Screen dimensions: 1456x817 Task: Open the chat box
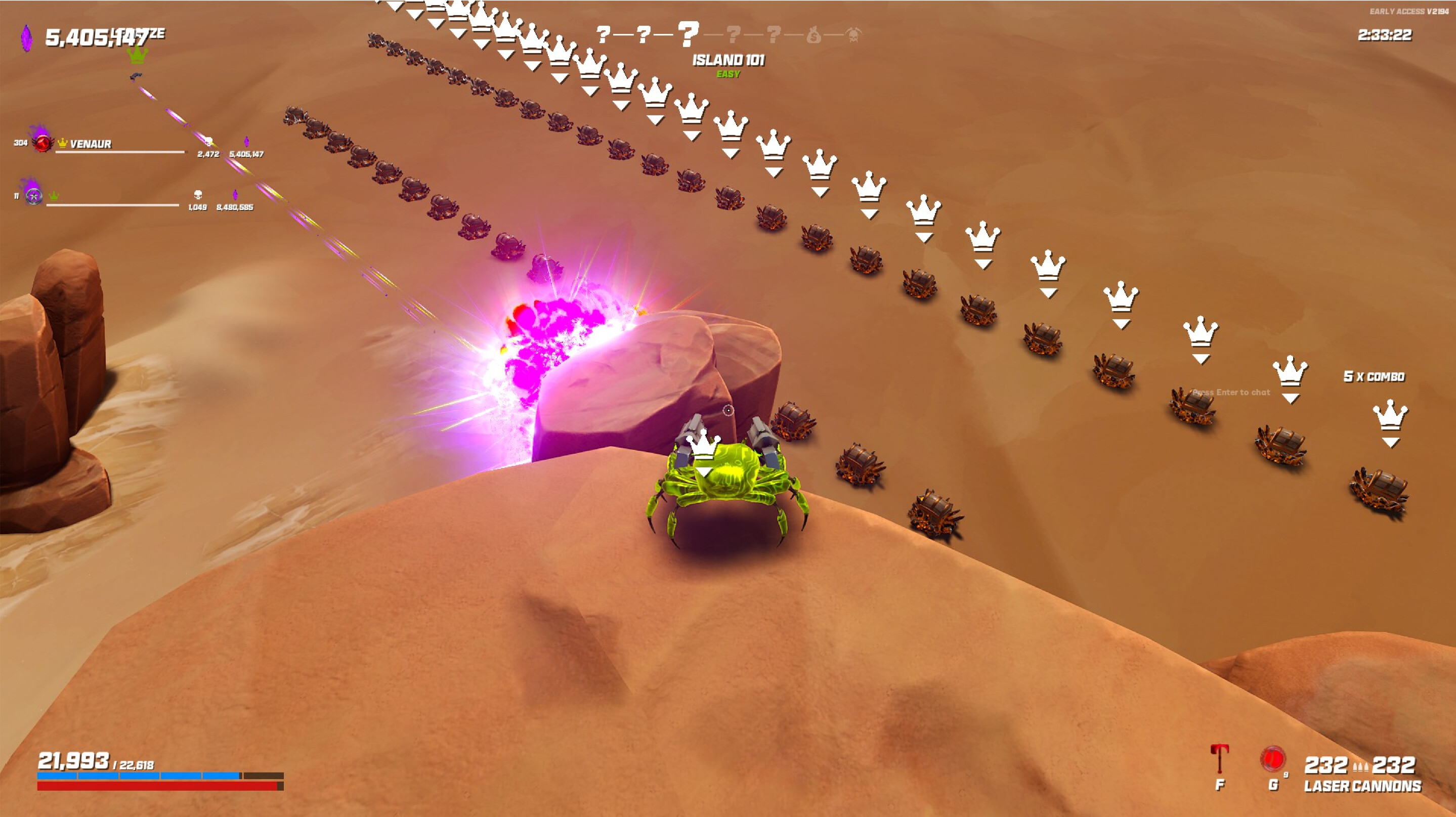[1231, 392]
